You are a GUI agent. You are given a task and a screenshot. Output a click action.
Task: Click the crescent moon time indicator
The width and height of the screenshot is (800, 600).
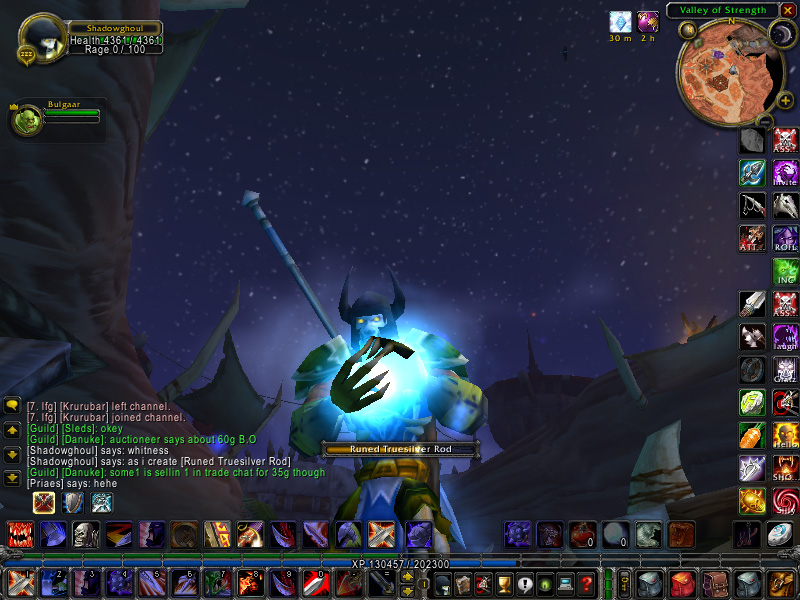[x=780, y=35]
